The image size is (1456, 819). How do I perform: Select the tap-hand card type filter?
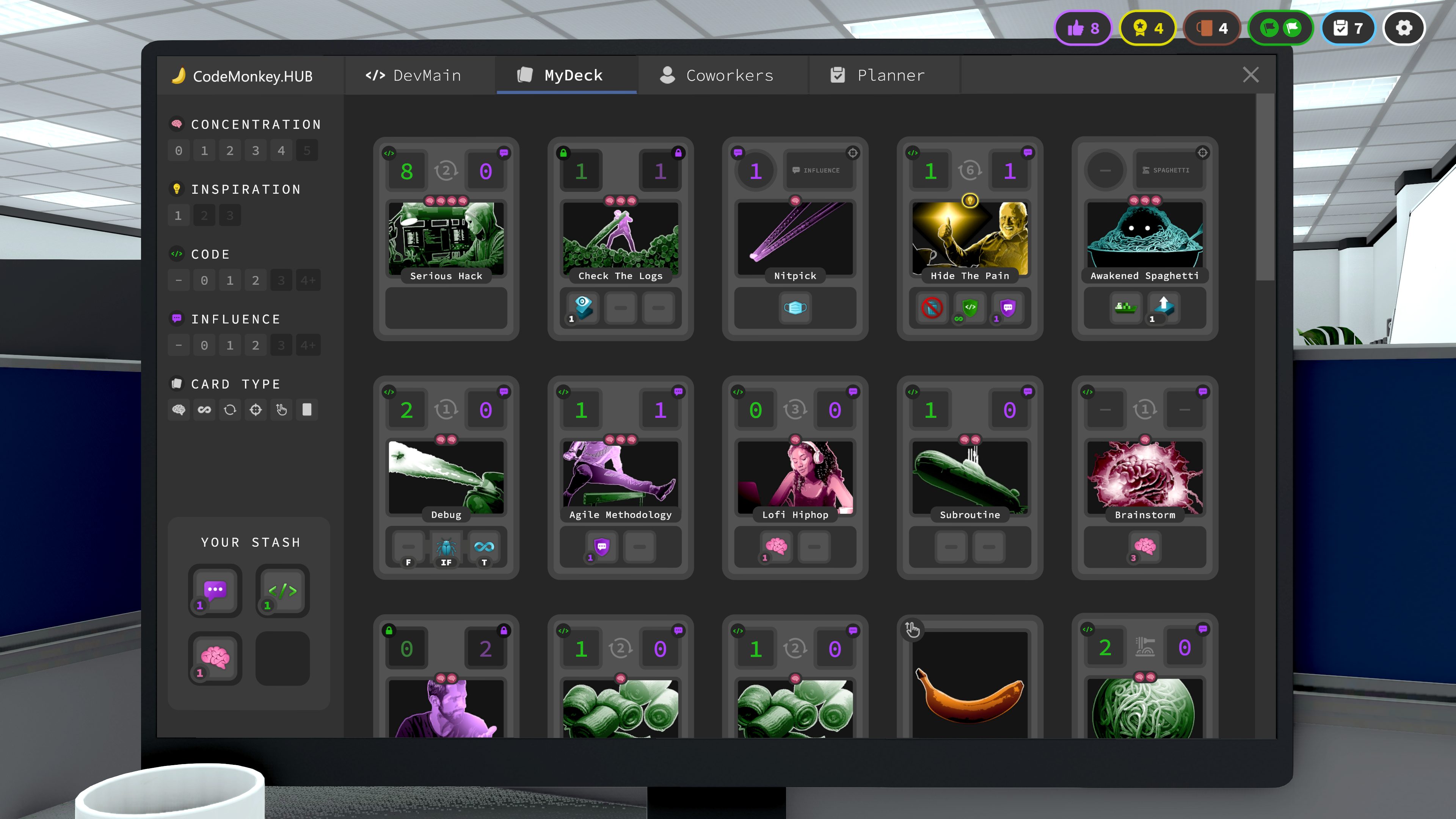(281, 410)
